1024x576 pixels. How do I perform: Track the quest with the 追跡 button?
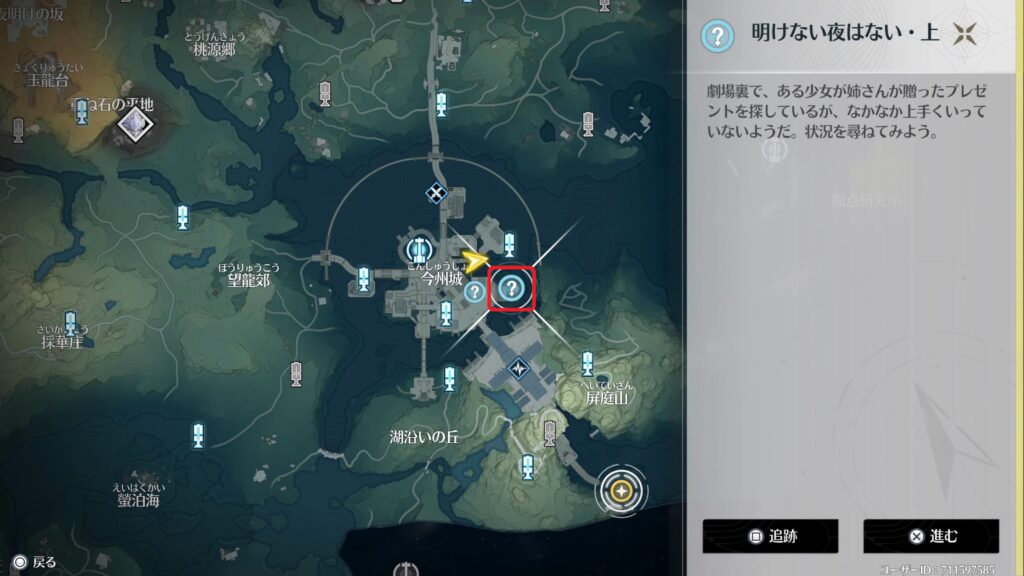(x=769, y=536)
